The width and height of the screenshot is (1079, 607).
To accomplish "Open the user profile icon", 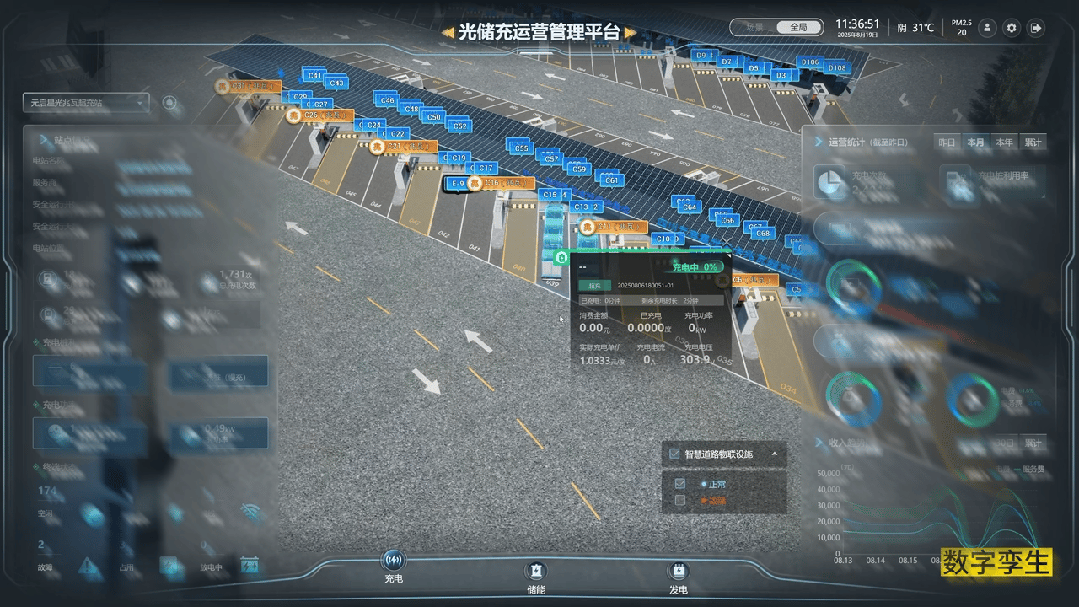I will pos(987,28).
